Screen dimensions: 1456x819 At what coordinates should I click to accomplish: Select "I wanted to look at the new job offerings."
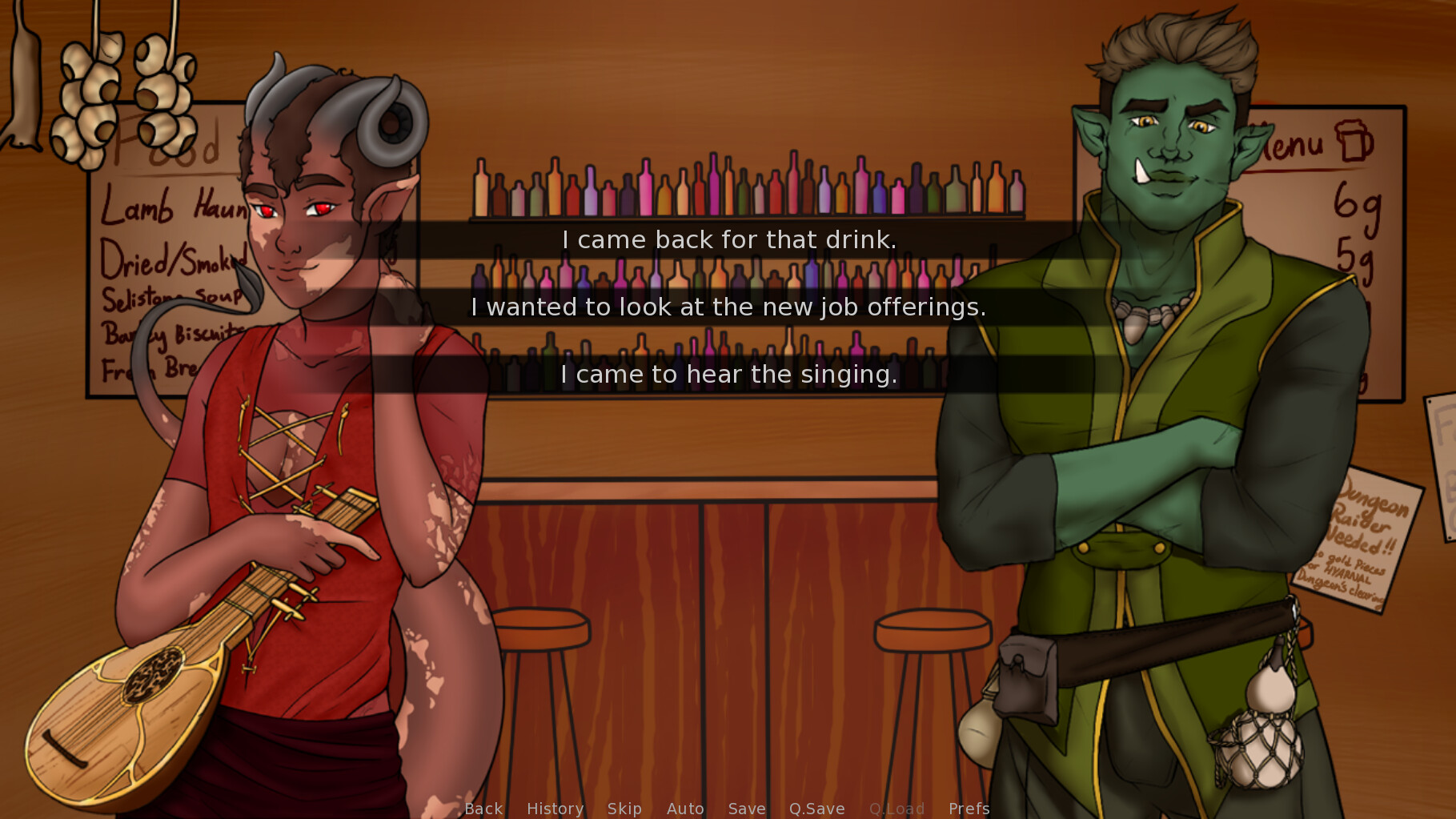[728, 306]
